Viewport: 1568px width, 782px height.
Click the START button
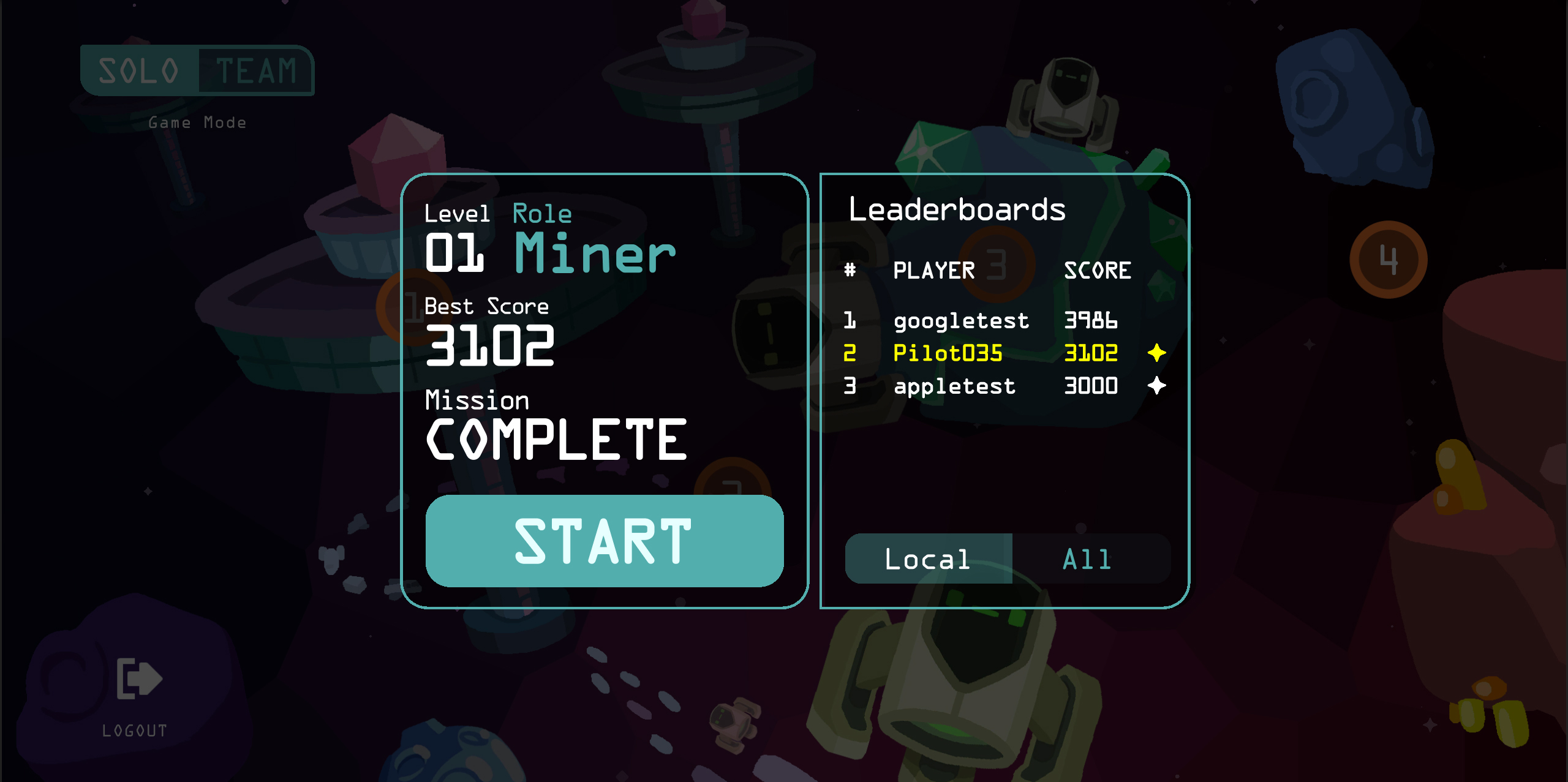click(x=604, y=541)
